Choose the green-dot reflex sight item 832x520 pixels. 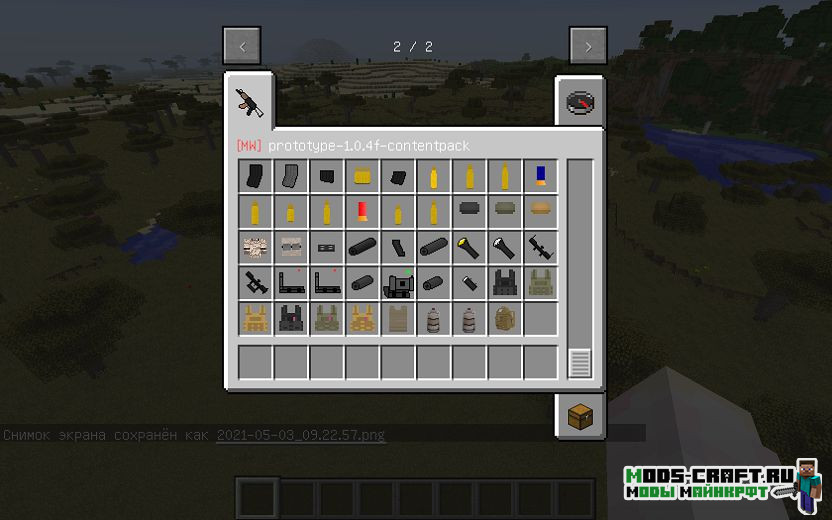(399, 283)
